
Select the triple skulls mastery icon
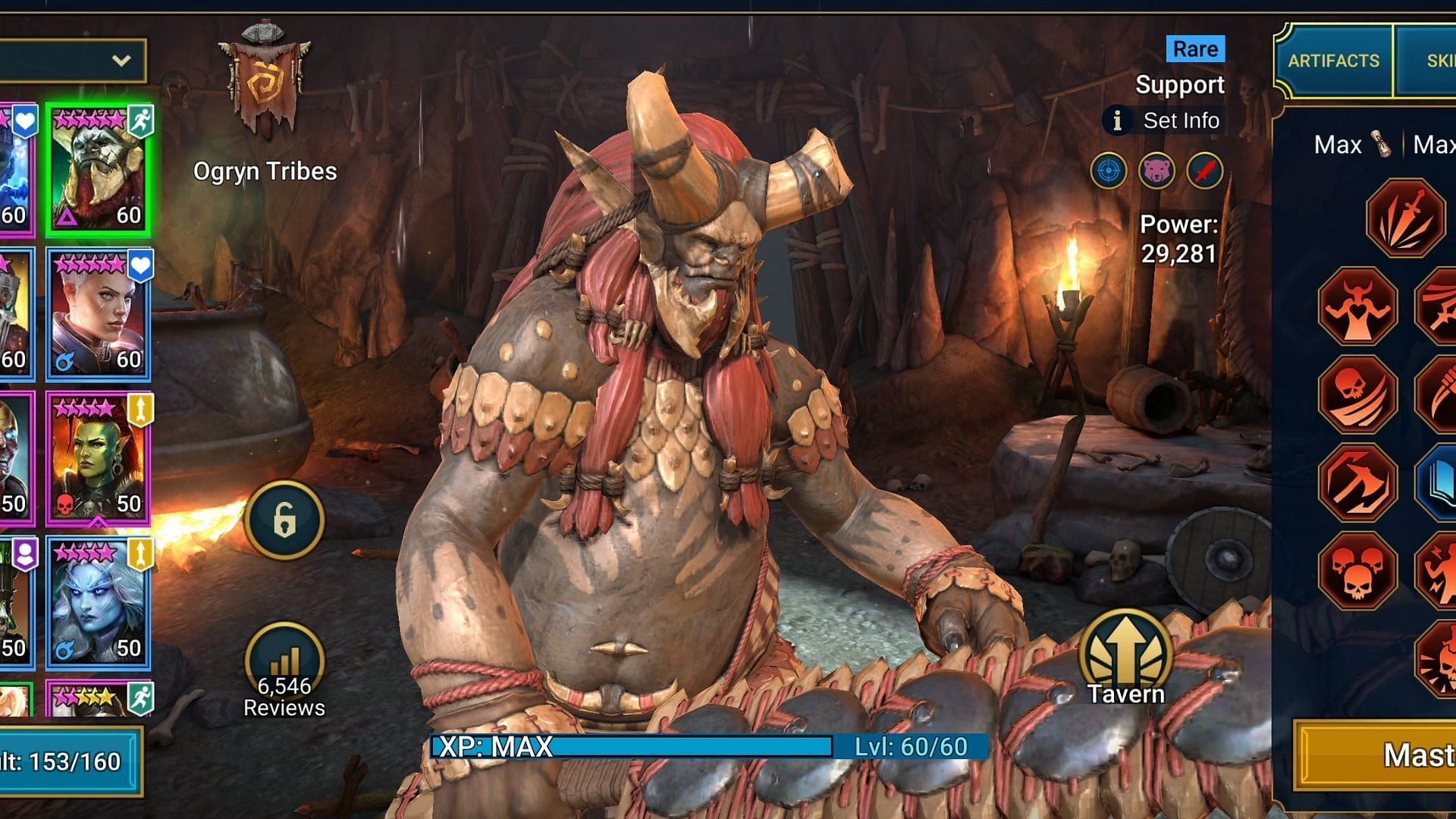coord(1357,570)
